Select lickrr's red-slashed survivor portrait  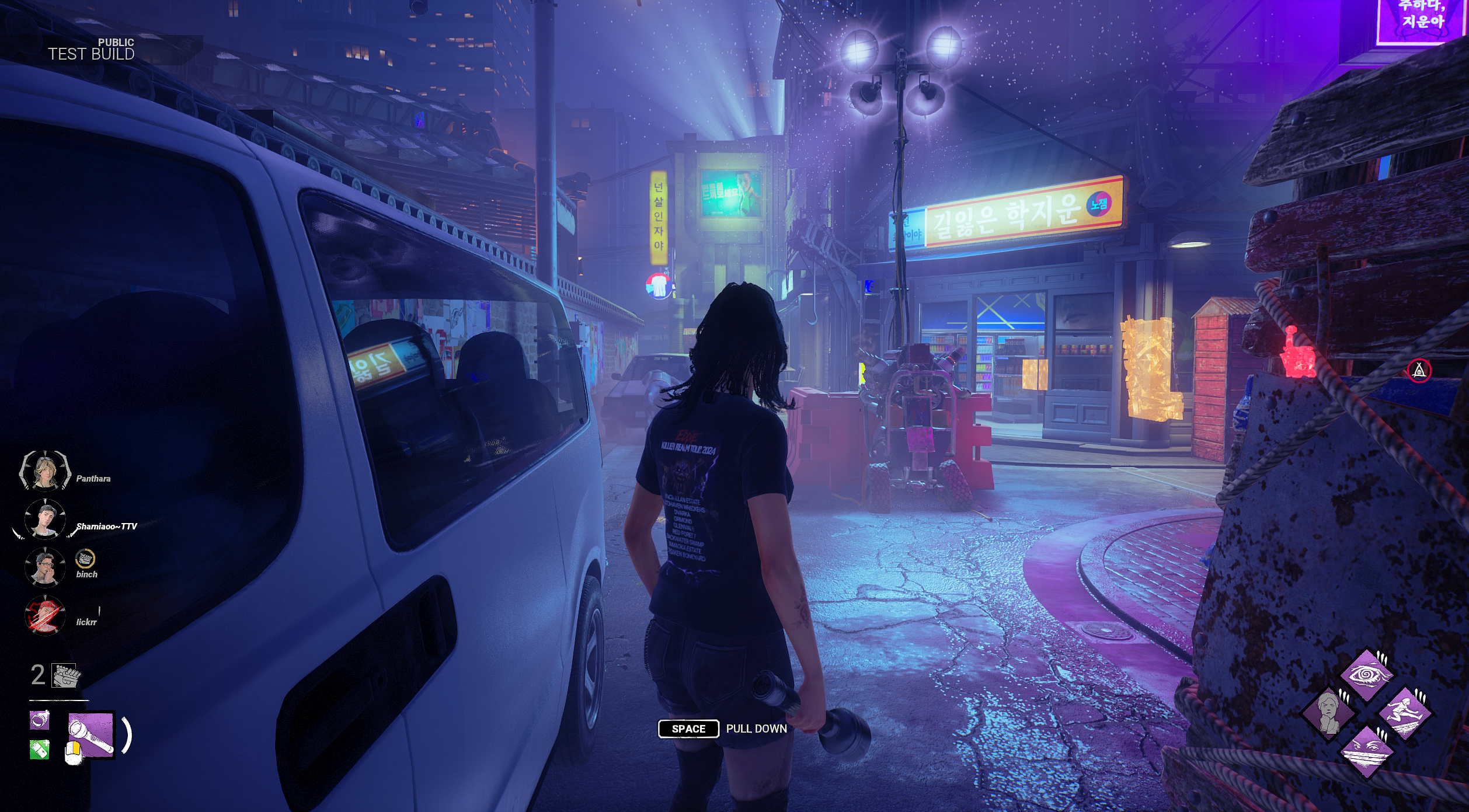pos(45,615)
